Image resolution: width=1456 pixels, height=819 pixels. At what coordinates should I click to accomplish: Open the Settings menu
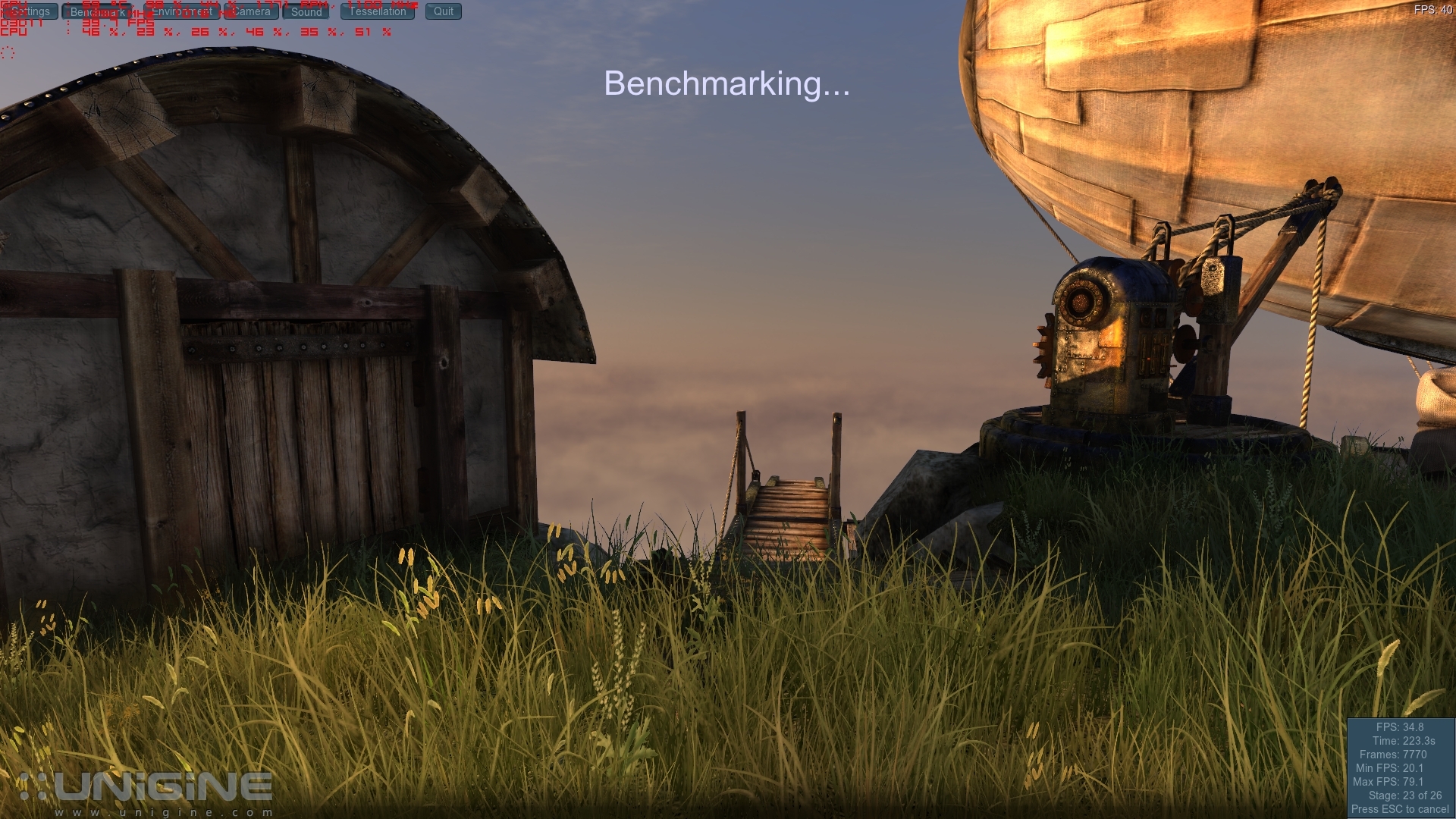pyautogui.click(x=30, y=11)
